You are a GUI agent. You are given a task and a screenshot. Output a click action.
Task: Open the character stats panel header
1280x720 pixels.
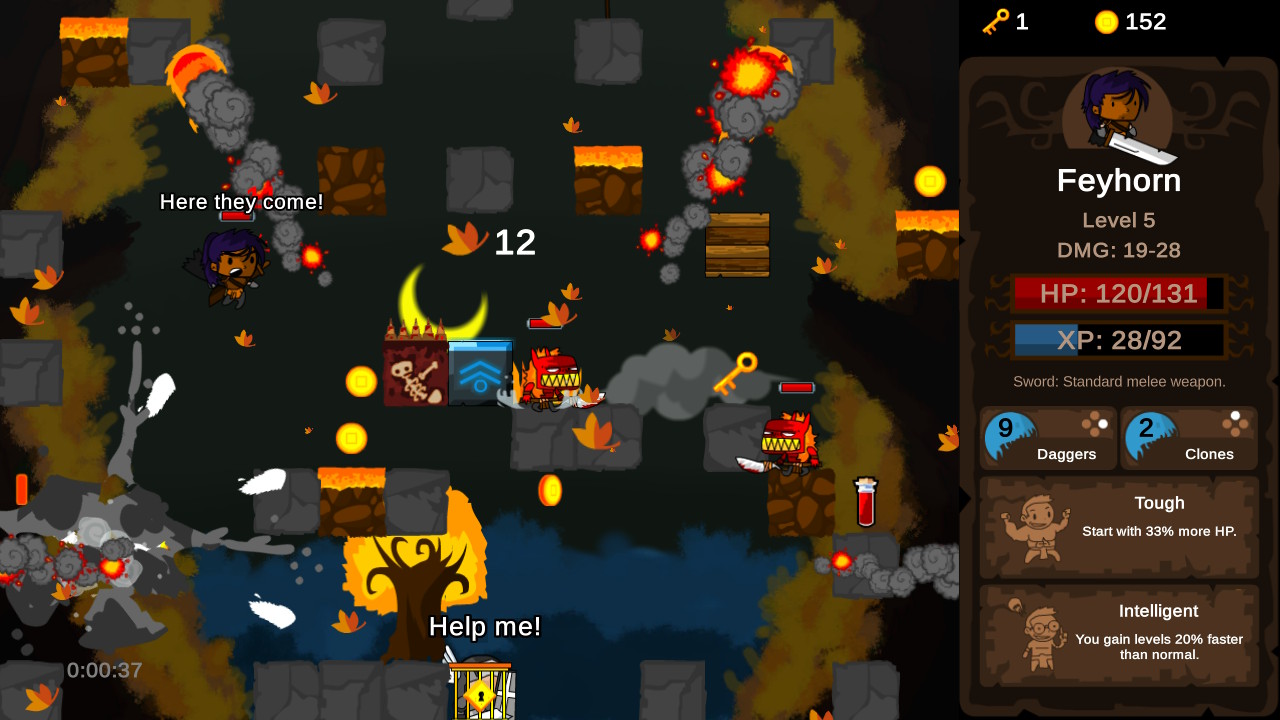(x=1119, y=181)
